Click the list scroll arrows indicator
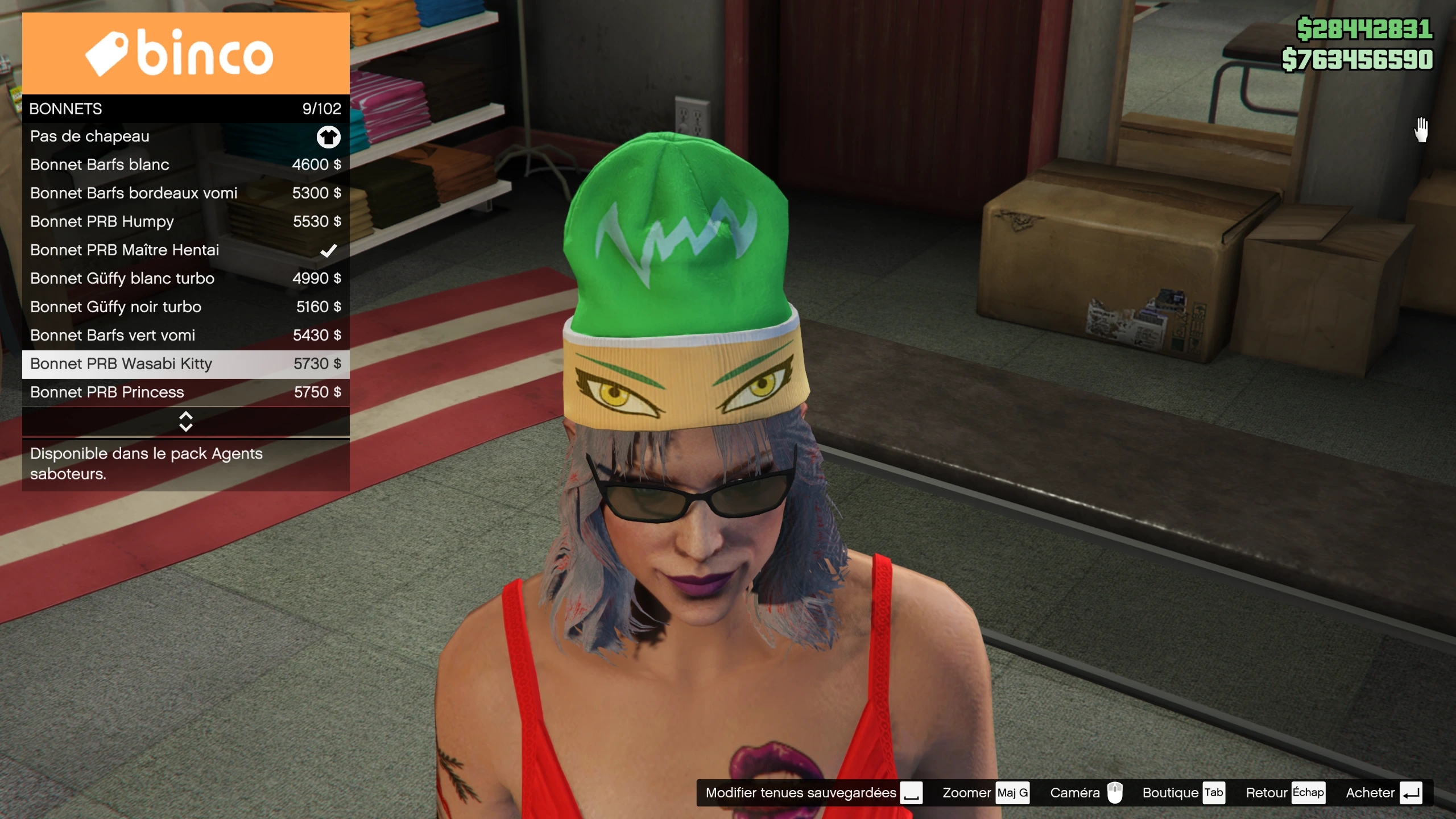 [185, 421]
